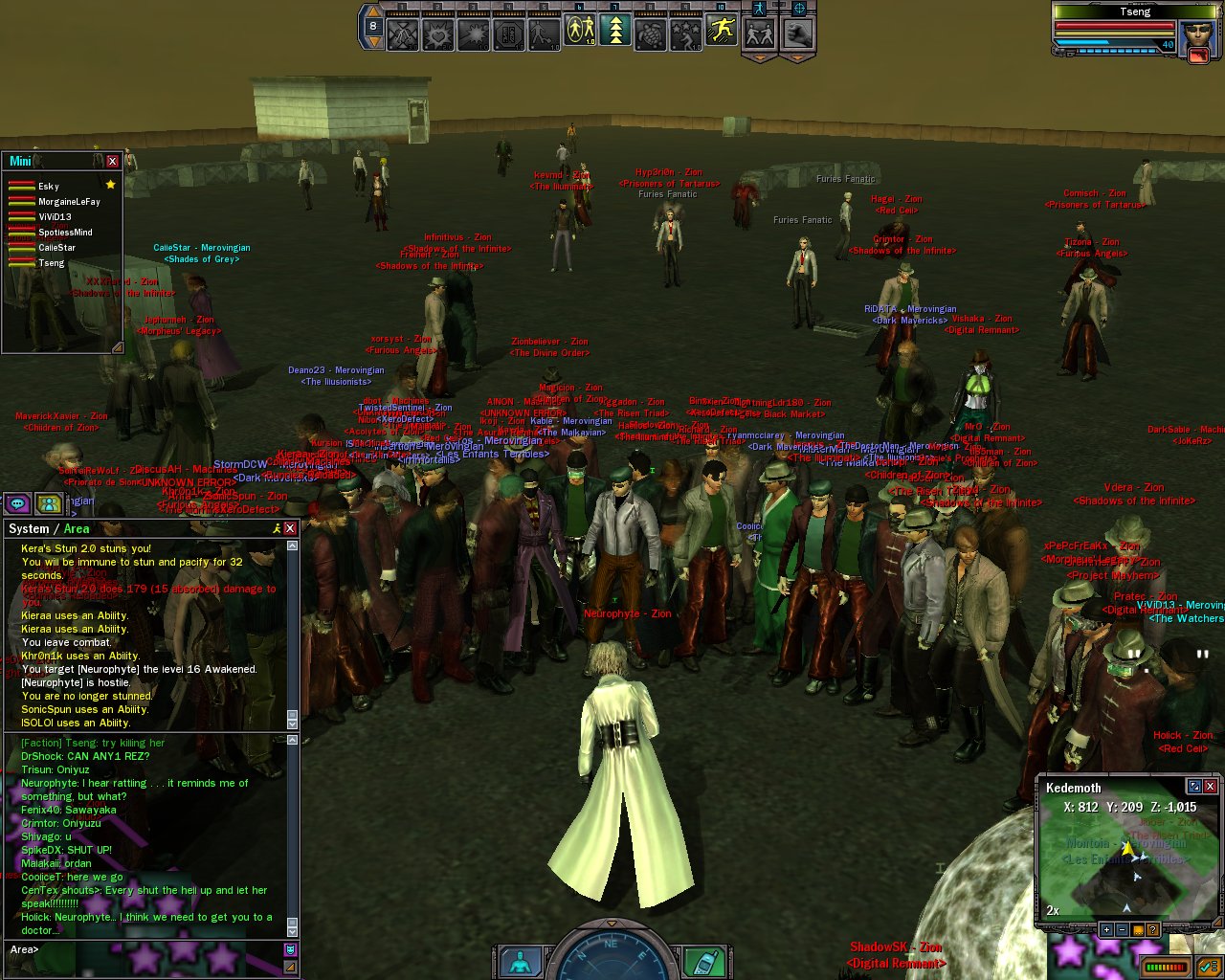Open the speech bubble chat button
The height and width of the screenshot is (980, 1225).
[x=17, y=503]
